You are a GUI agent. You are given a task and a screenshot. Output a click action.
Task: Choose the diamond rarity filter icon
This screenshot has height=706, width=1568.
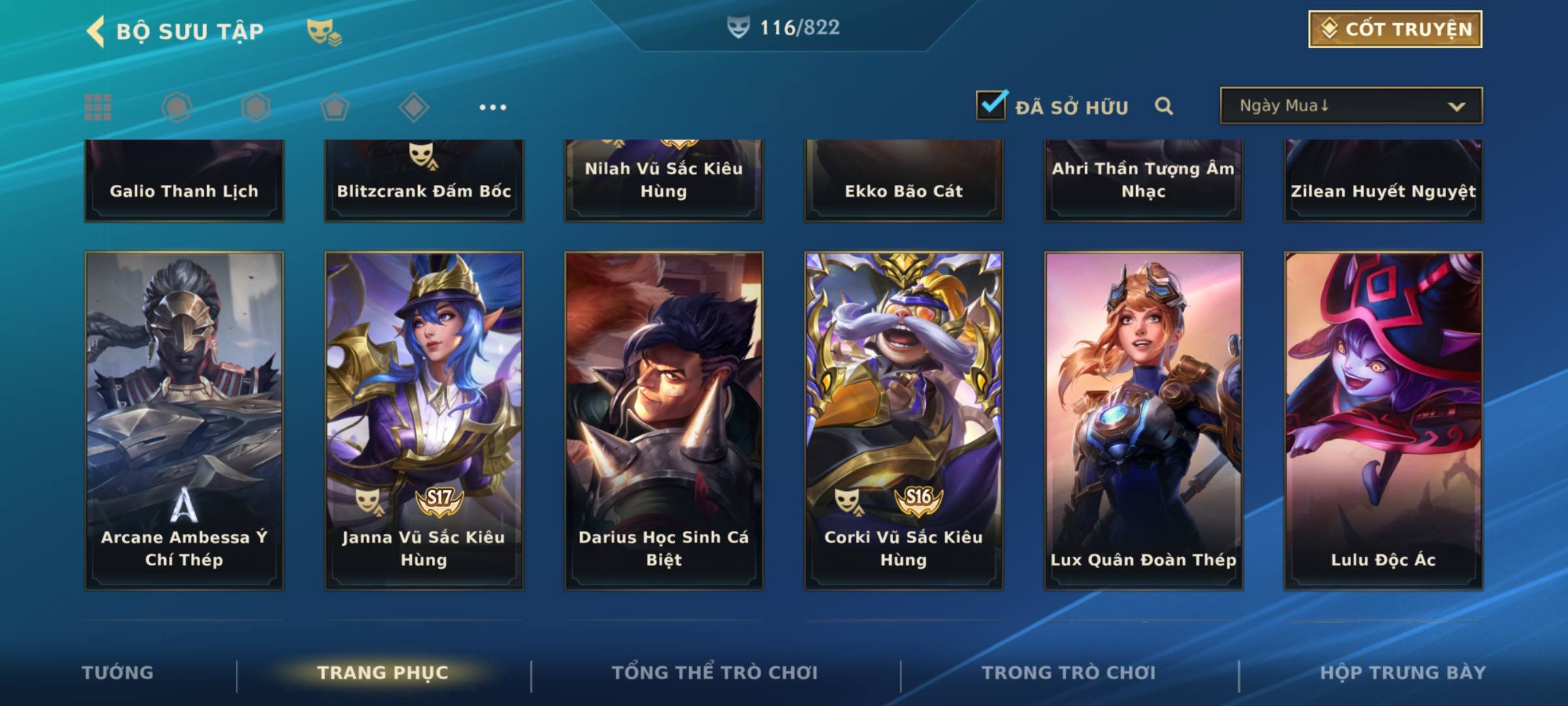(414, 107)
